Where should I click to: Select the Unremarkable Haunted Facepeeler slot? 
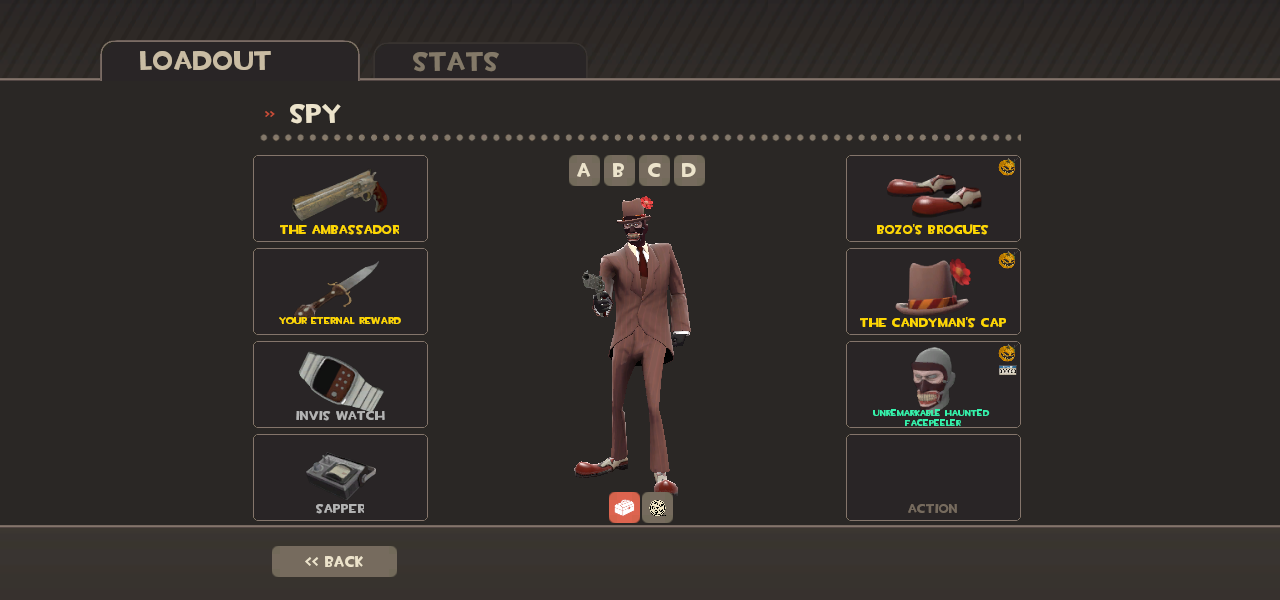pos(933,384)
